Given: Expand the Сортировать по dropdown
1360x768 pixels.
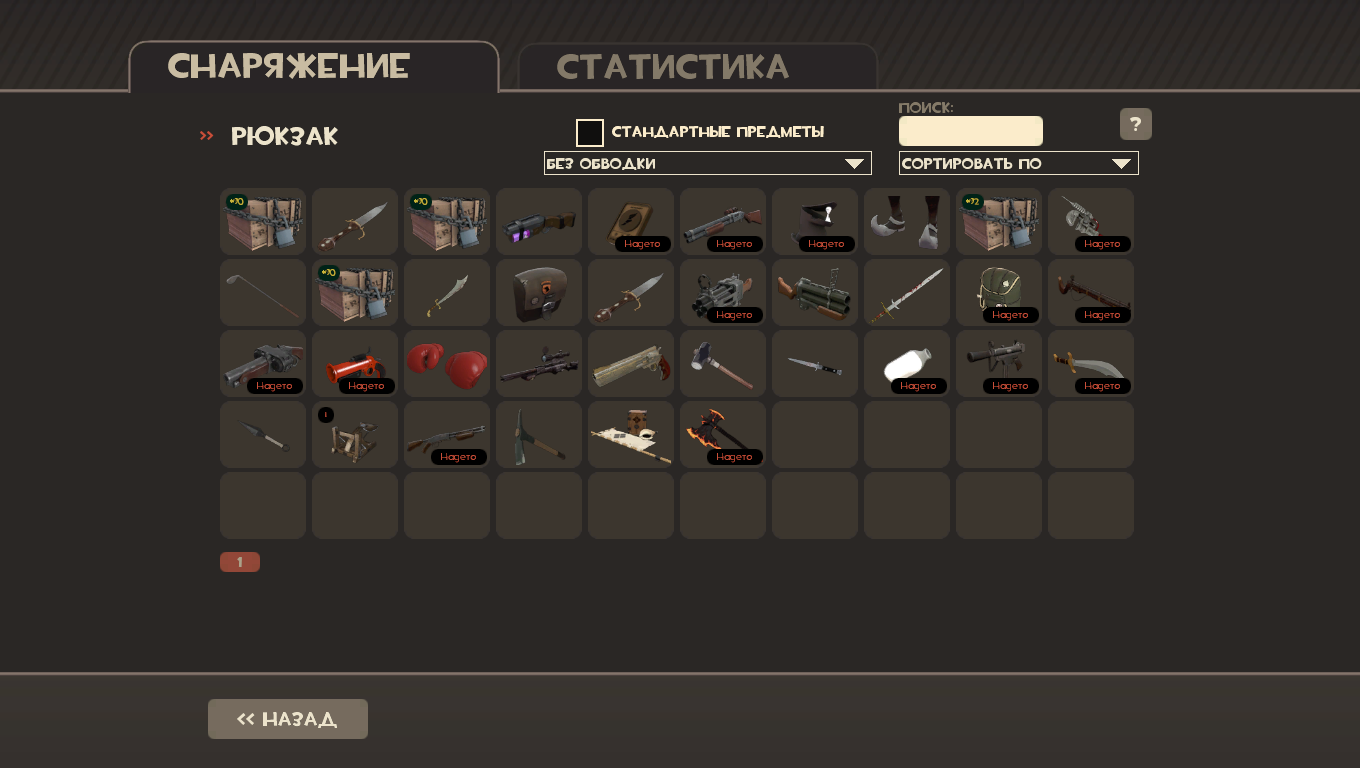Looking at the screenshot, I should [x=1018, y=163].
